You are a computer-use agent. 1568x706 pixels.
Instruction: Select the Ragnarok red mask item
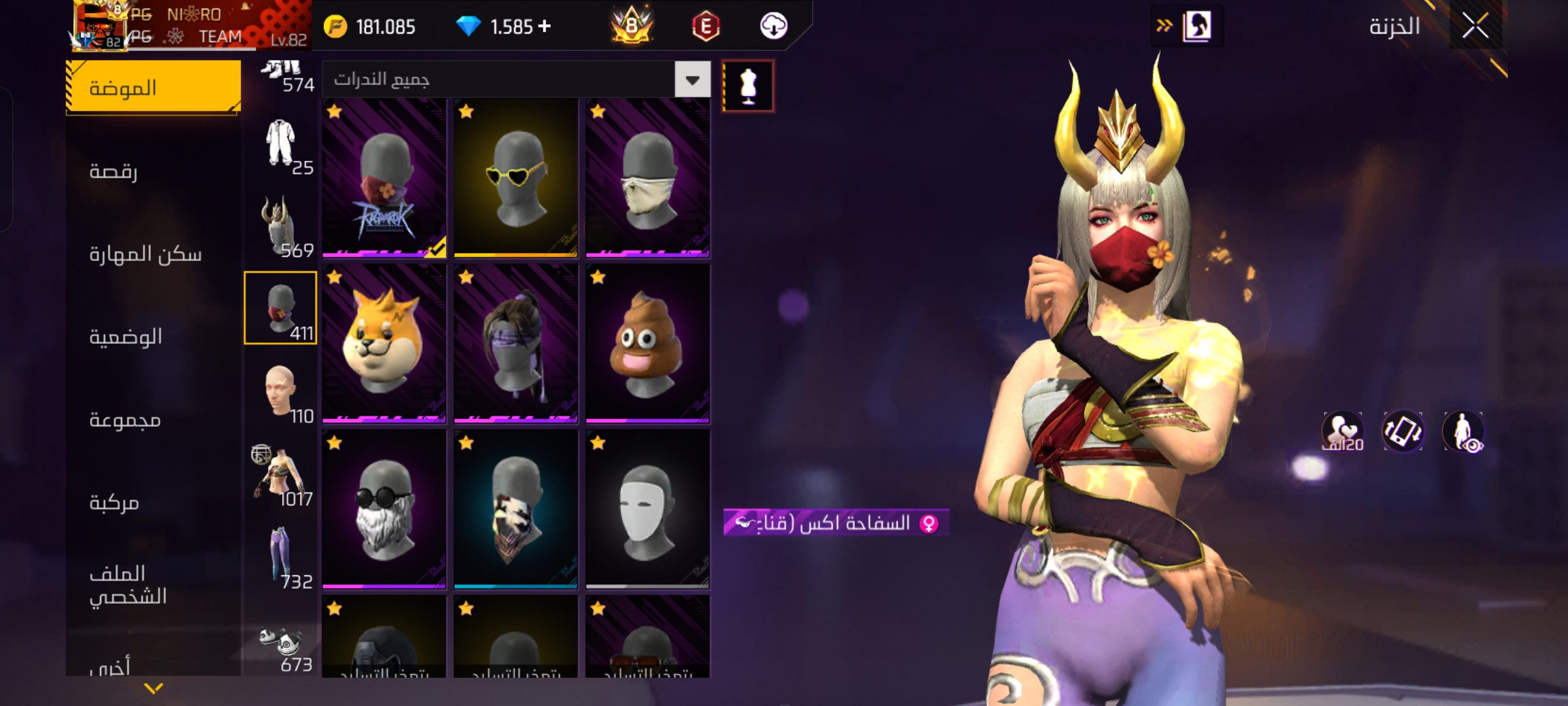[384, 178]
